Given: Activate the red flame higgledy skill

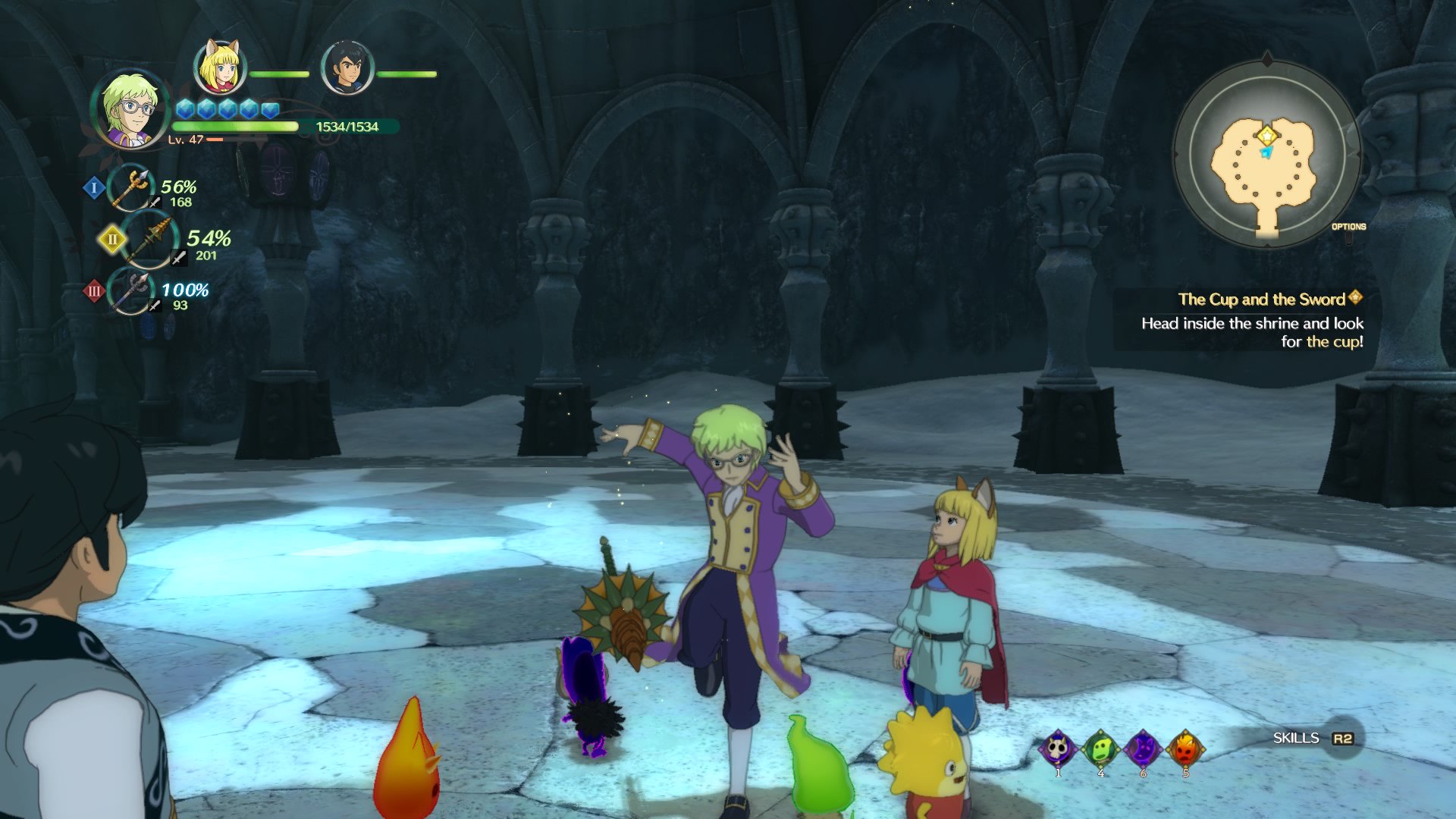Looking at the screenshot, I should [x=1185, y=749].
